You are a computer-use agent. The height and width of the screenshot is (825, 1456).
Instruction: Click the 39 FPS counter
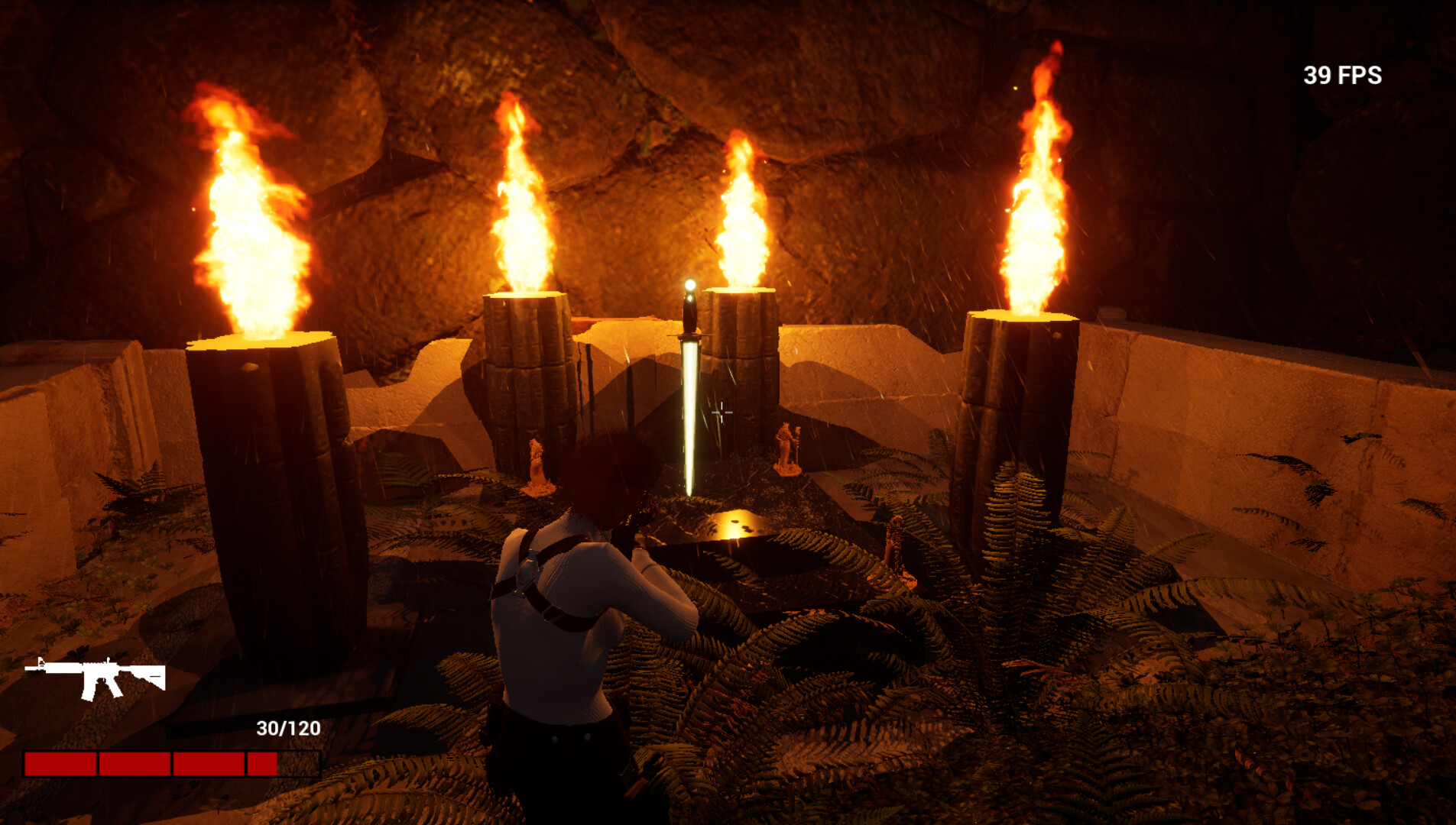[x=1341, y=74]
